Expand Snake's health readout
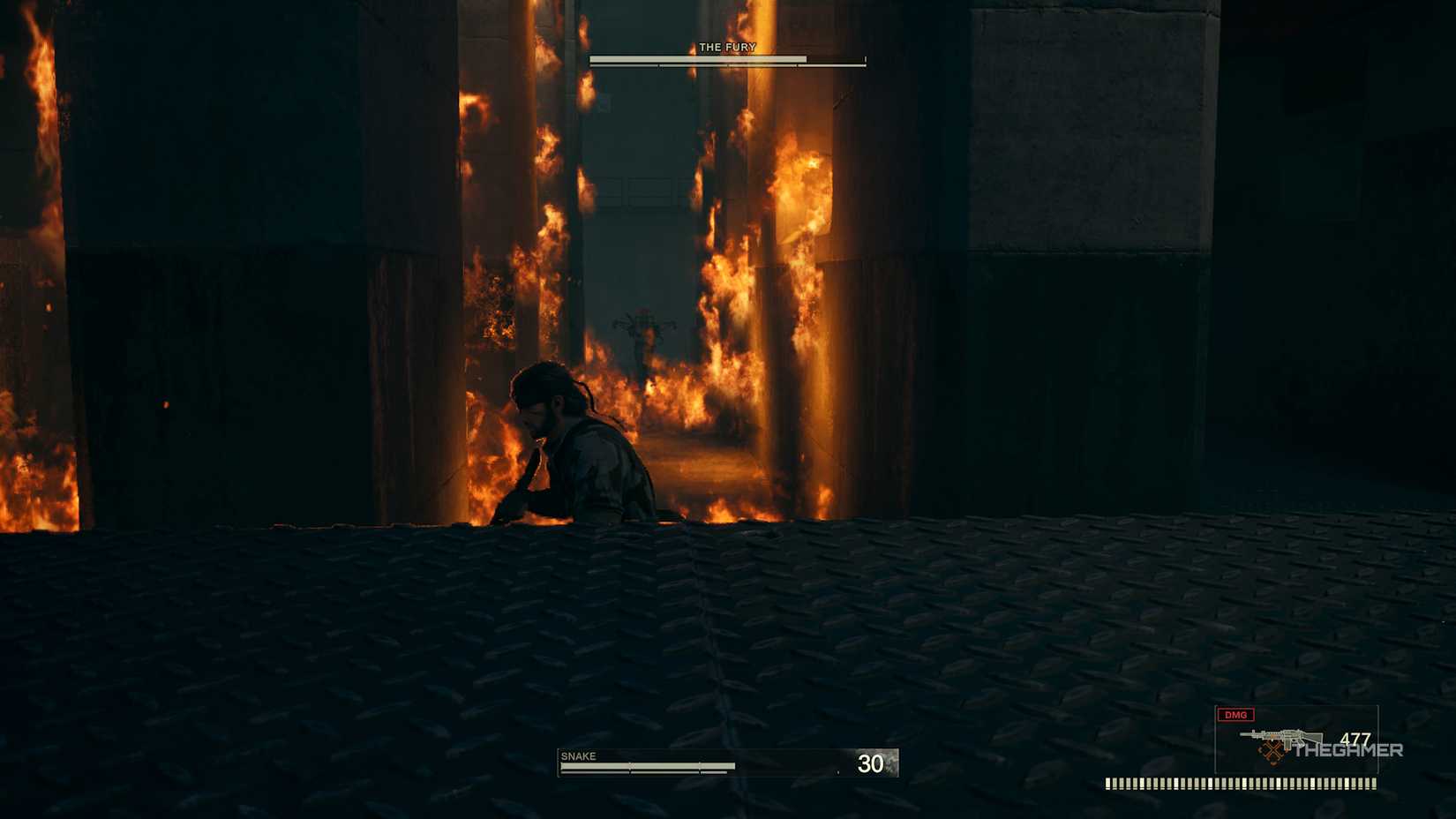 pyautogui.click(x=724, y=764)
